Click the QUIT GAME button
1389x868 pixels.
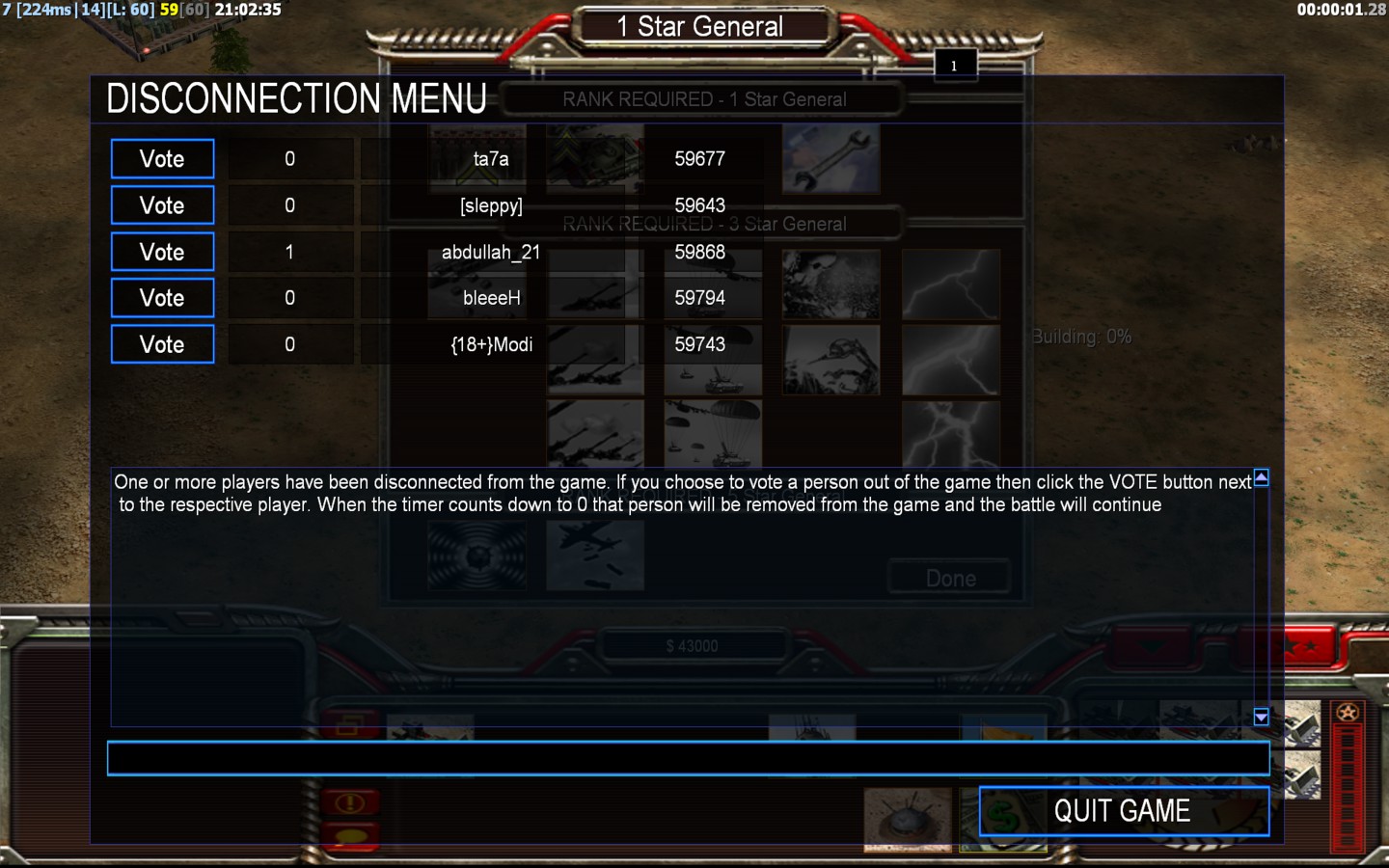1123,811
